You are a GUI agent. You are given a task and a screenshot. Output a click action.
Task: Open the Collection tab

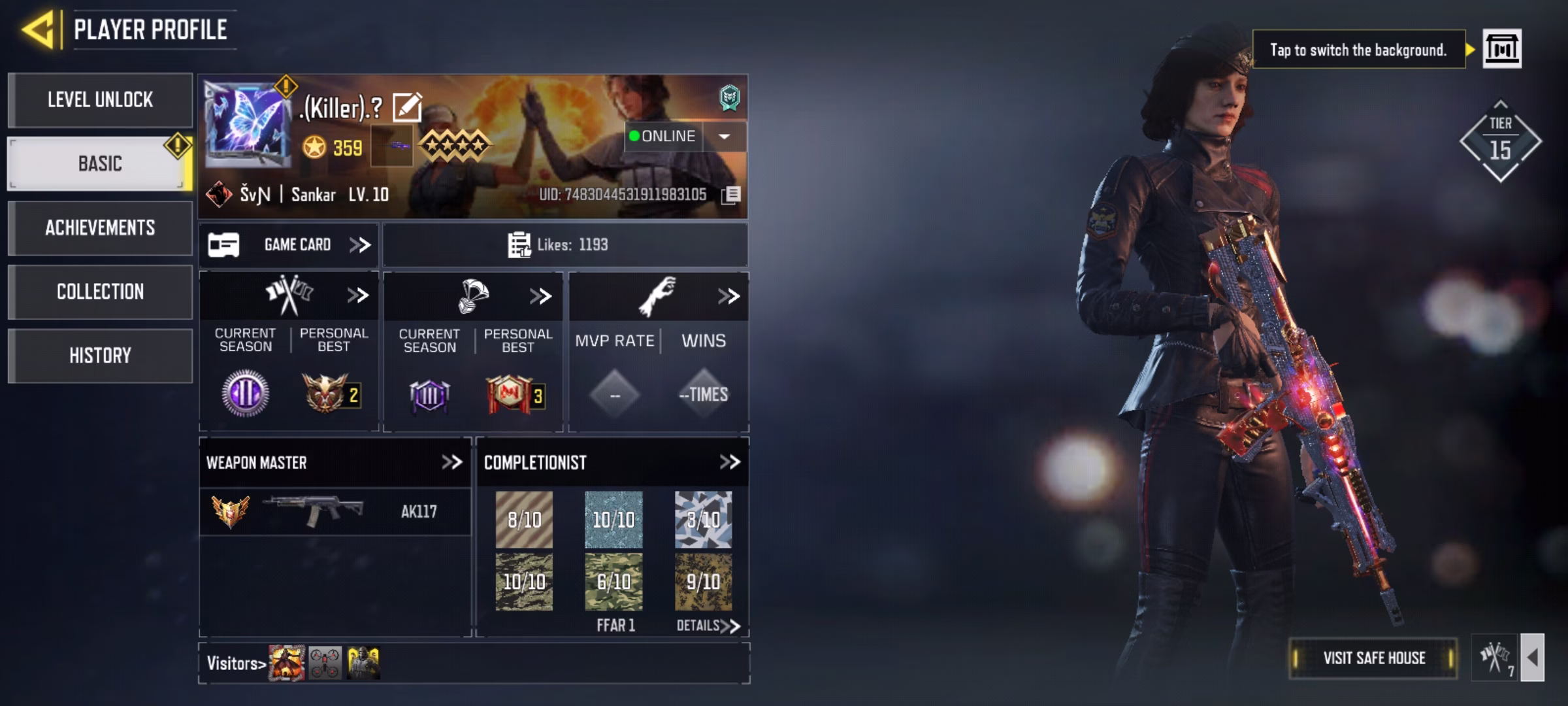point(100,292)
